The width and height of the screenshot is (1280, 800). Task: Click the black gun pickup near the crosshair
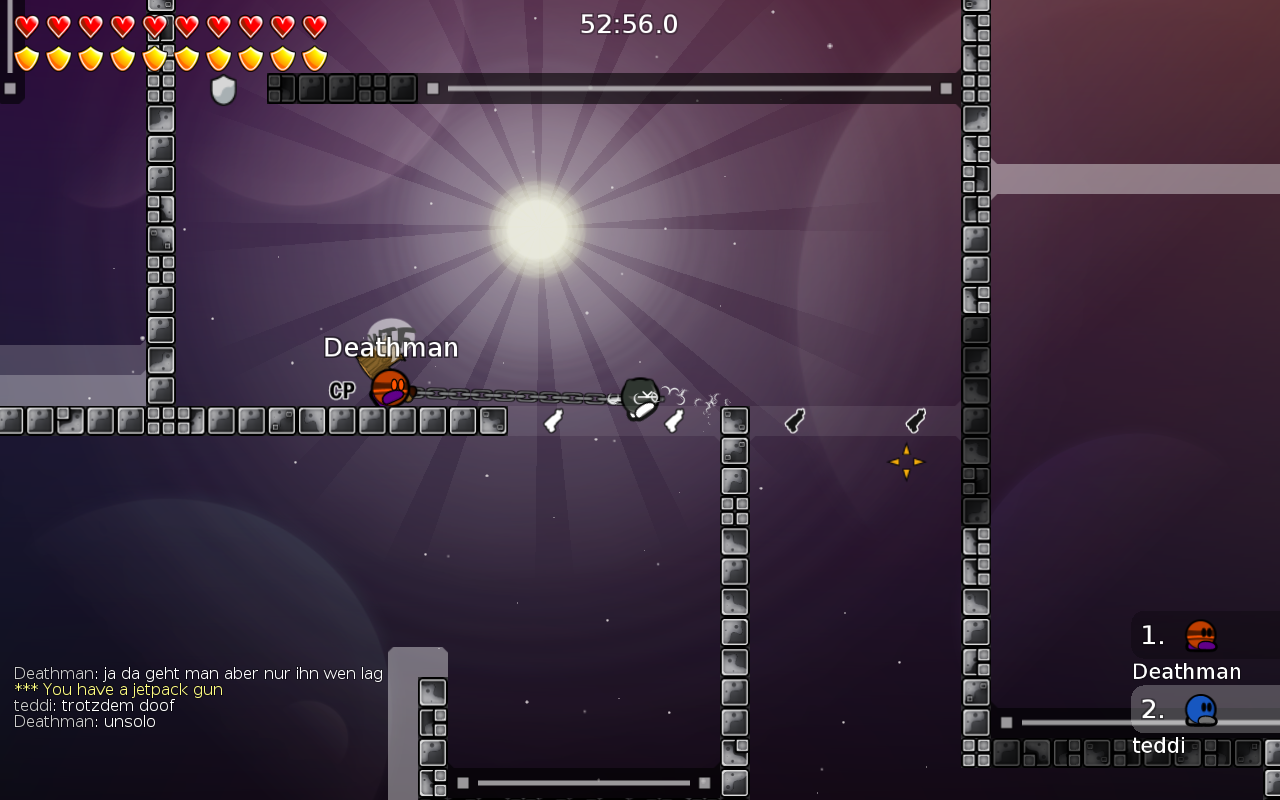click(x=917, y=421)
